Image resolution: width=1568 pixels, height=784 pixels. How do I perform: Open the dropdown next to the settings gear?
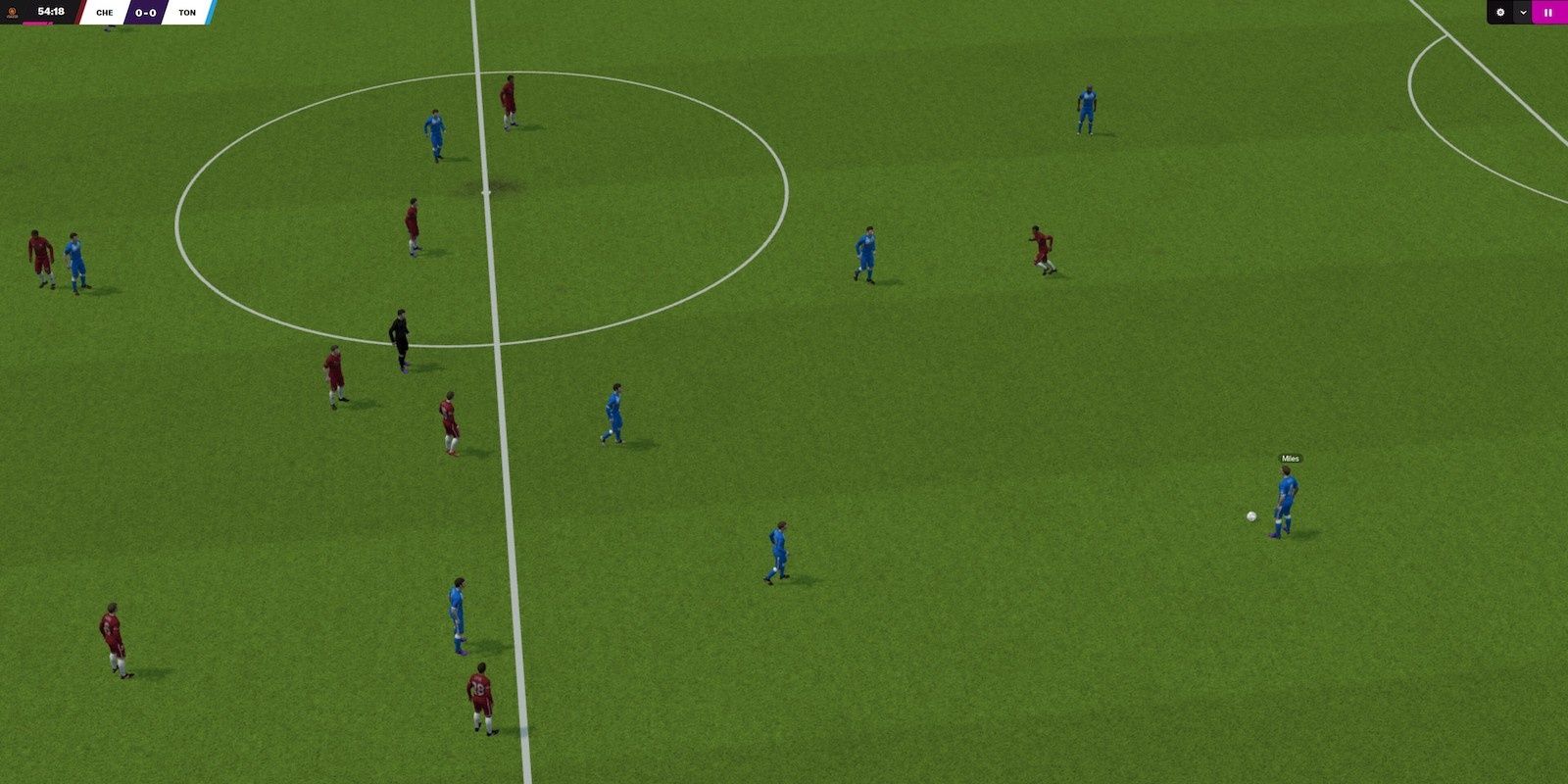click(1523, 12)
